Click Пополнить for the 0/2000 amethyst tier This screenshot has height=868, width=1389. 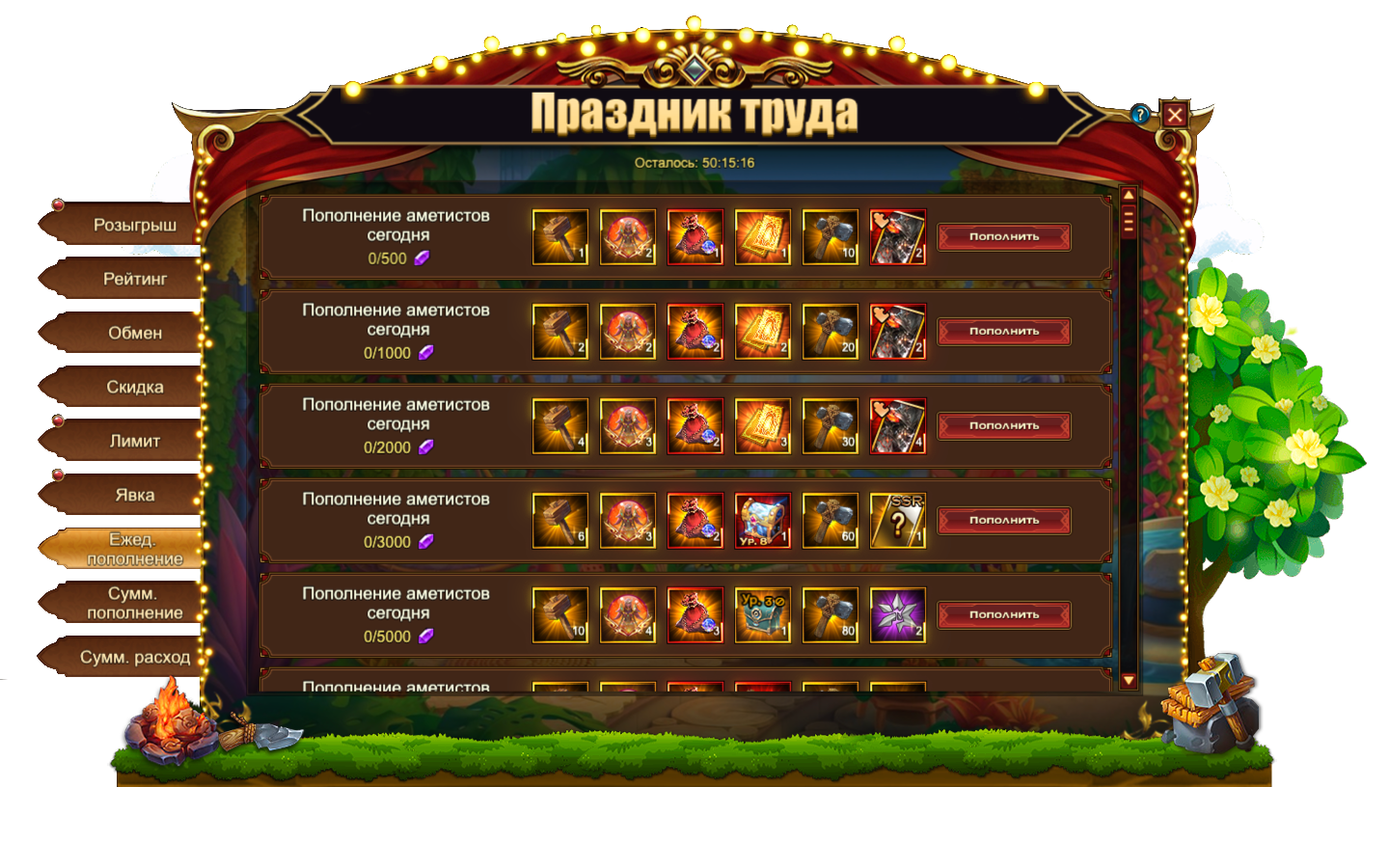tap(1003, 426)
